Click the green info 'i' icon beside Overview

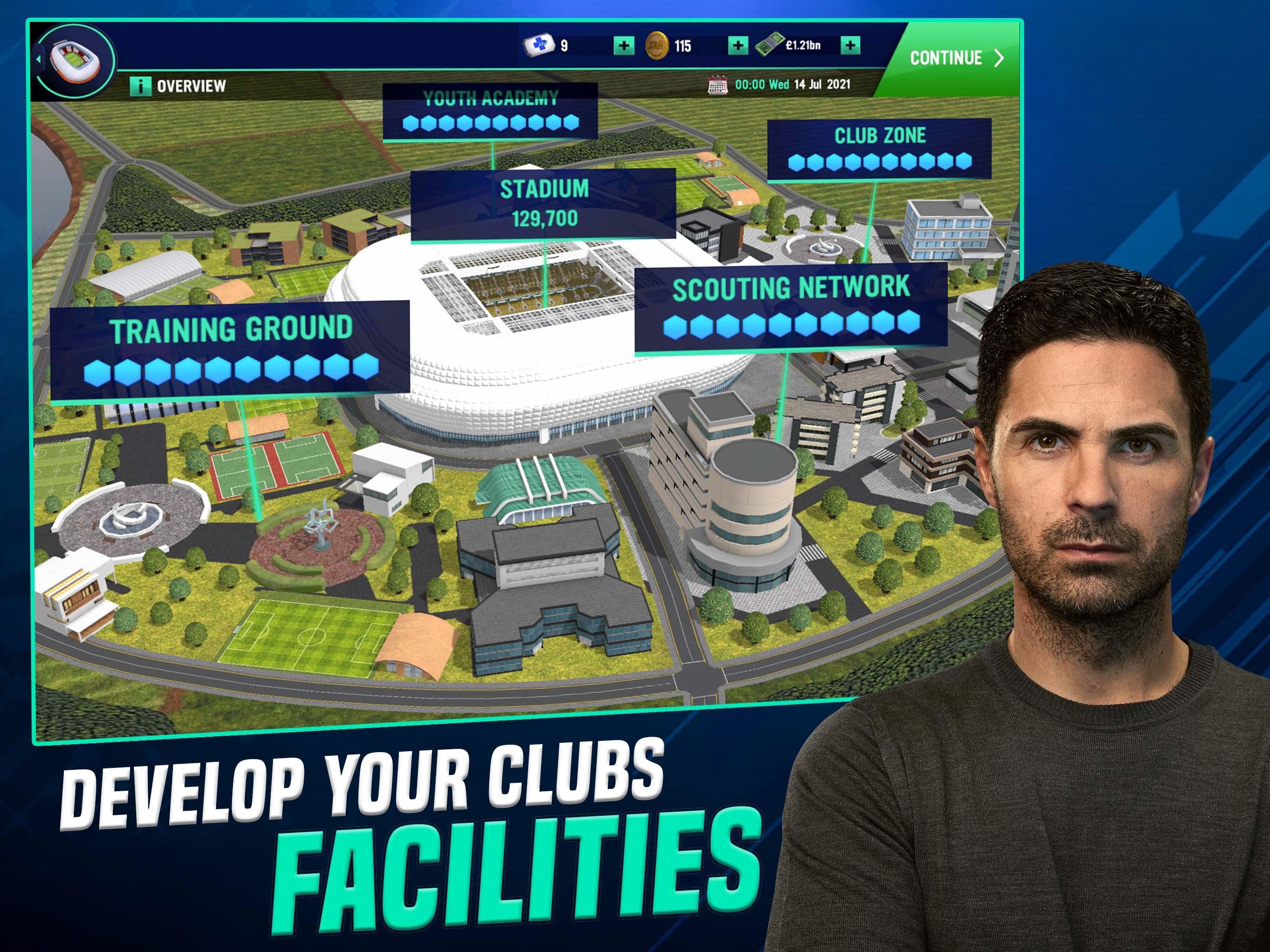click(141, 86)
